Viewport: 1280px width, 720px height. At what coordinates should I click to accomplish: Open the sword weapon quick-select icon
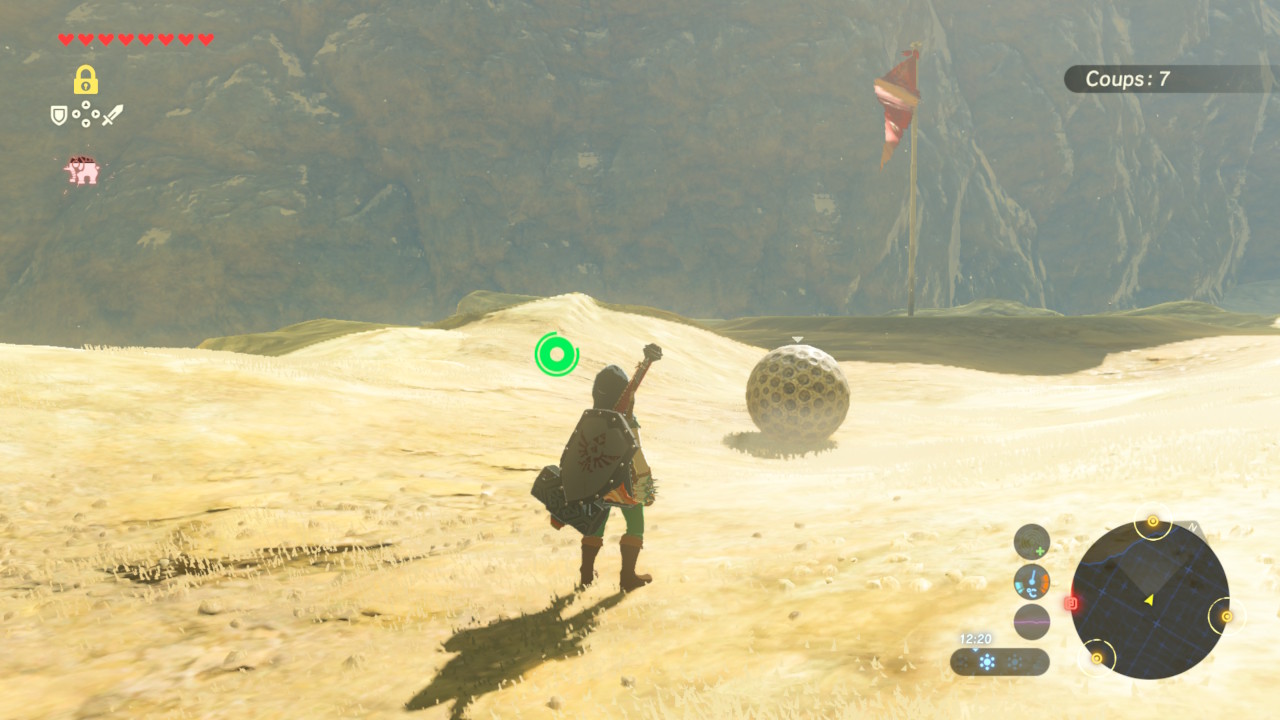click(113, 115)
